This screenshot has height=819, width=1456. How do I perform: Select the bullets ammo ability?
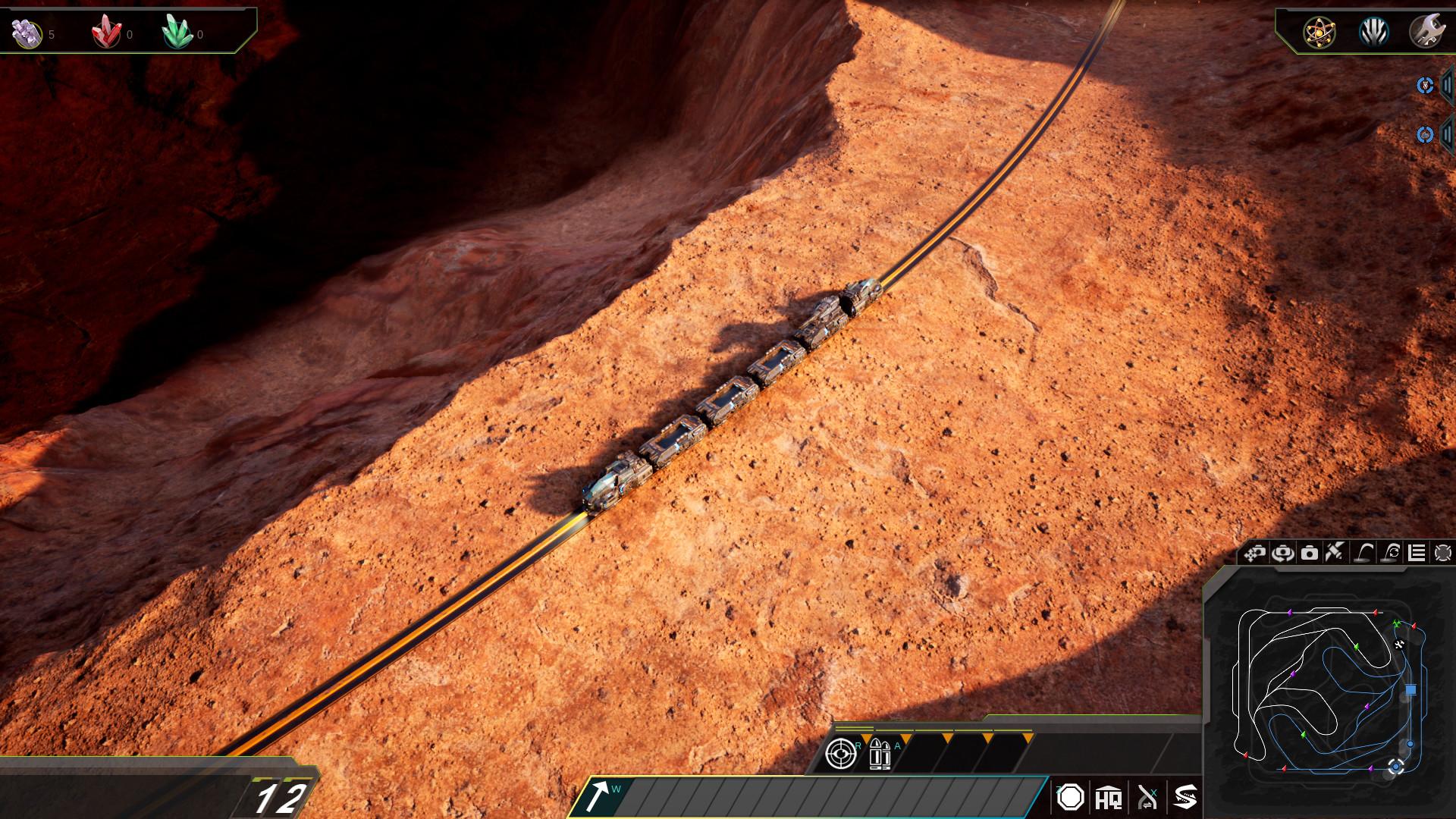(879, 754)
